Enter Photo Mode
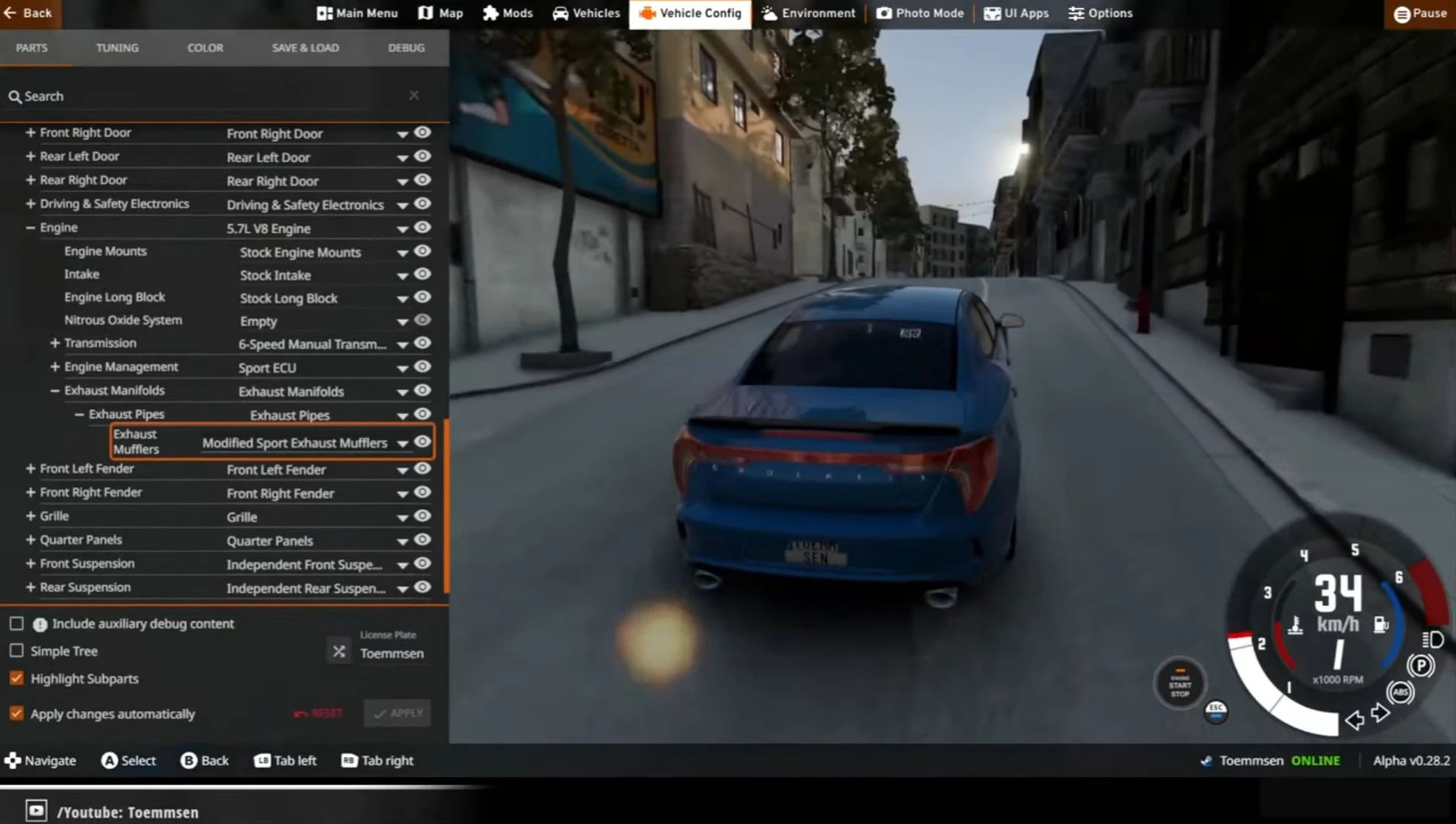Image resolution: width=1456 pixels, height=824 pixels. point(919,13)
